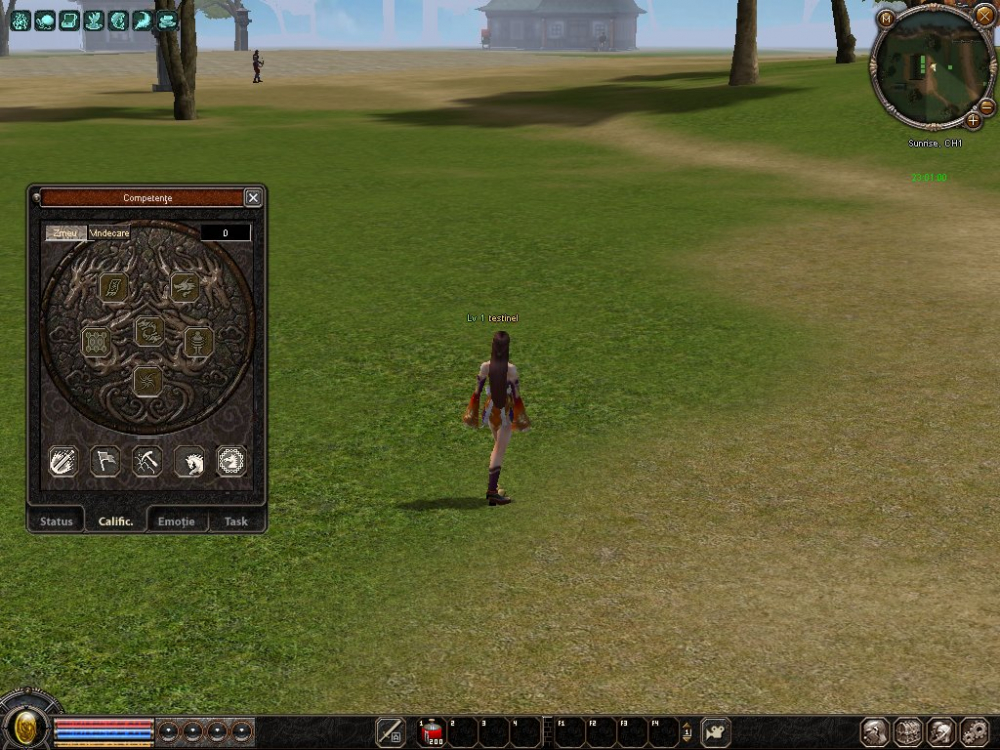1000x750 pixels.
Task: Select the pickaxe mining skill icon
Action: (x=147, y=461)
